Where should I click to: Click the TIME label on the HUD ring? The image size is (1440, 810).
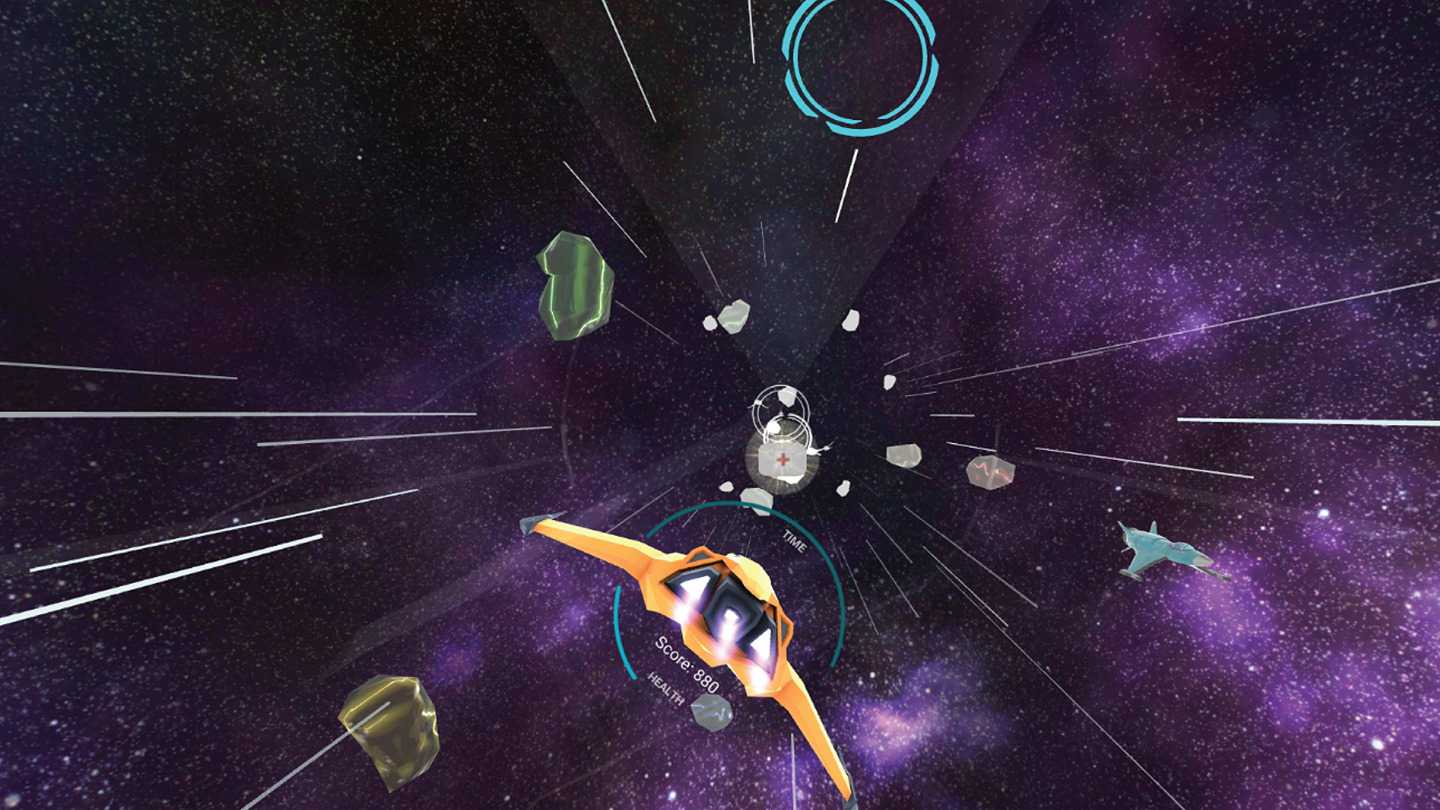point(793,543)
